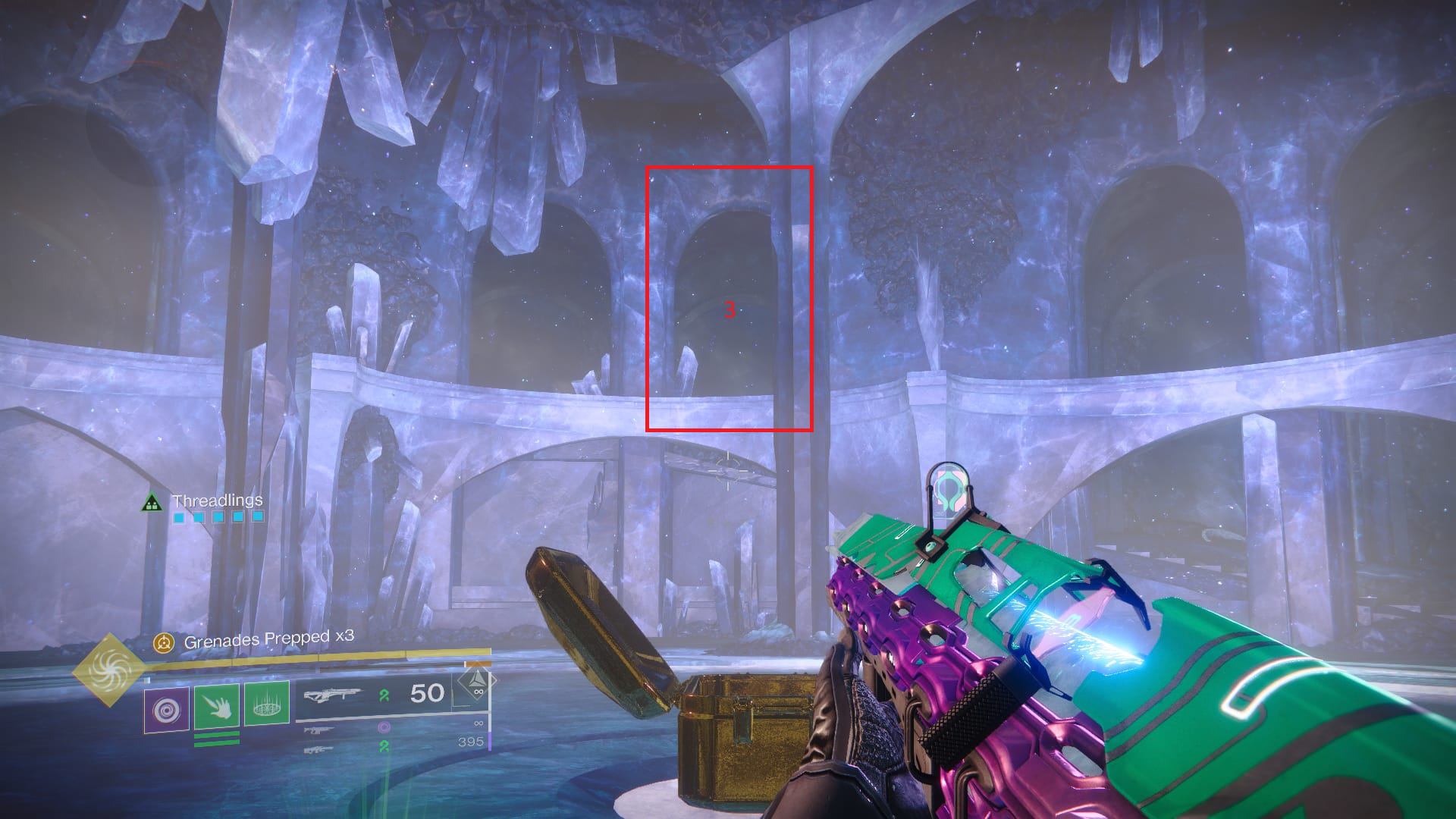Click the purple Void element icon beside second weapon
The height and width of the screenshot is (819, 1456).
tap(384, 727)
